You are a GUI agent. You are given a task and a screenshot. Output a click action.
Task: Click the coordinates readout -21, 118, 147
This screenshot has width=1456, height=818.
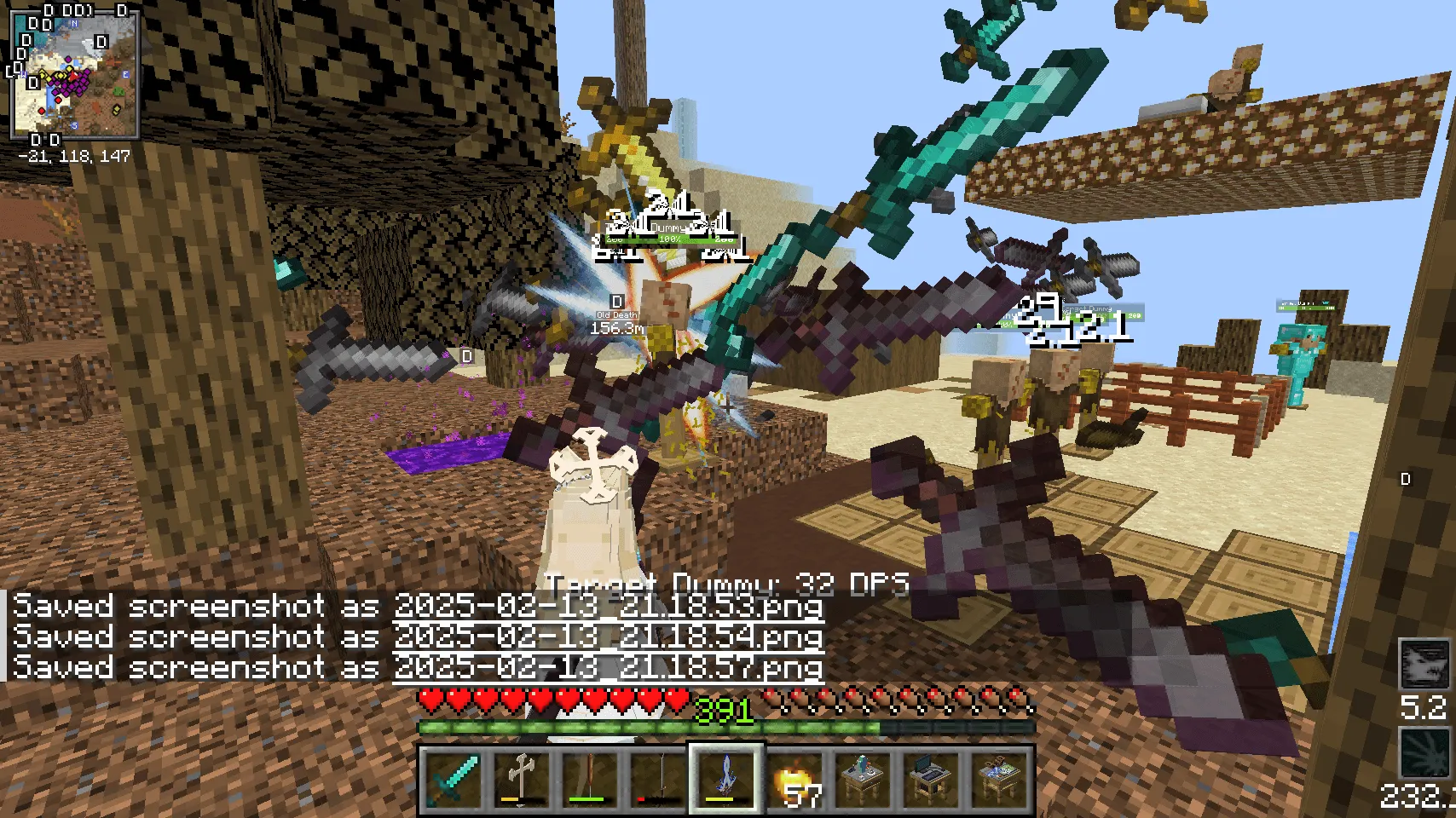pos(72,156)
